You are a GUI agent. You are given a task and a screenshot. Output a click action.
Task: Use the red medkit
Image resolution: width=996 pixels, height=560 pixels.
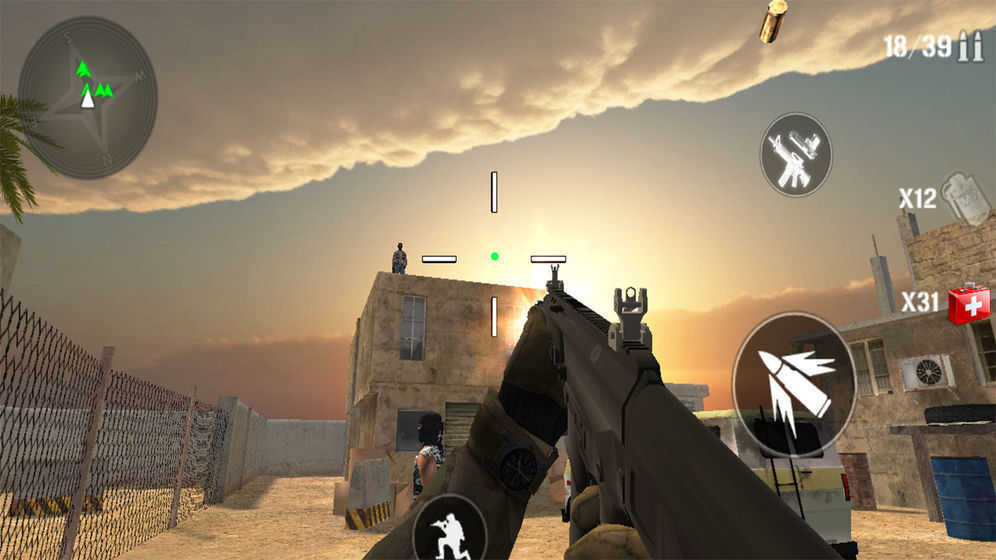968,304
